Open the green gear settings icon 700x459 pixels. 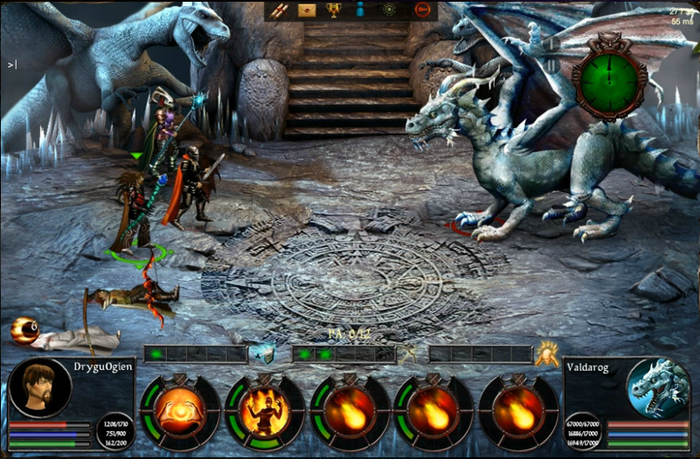pos(390,10)
